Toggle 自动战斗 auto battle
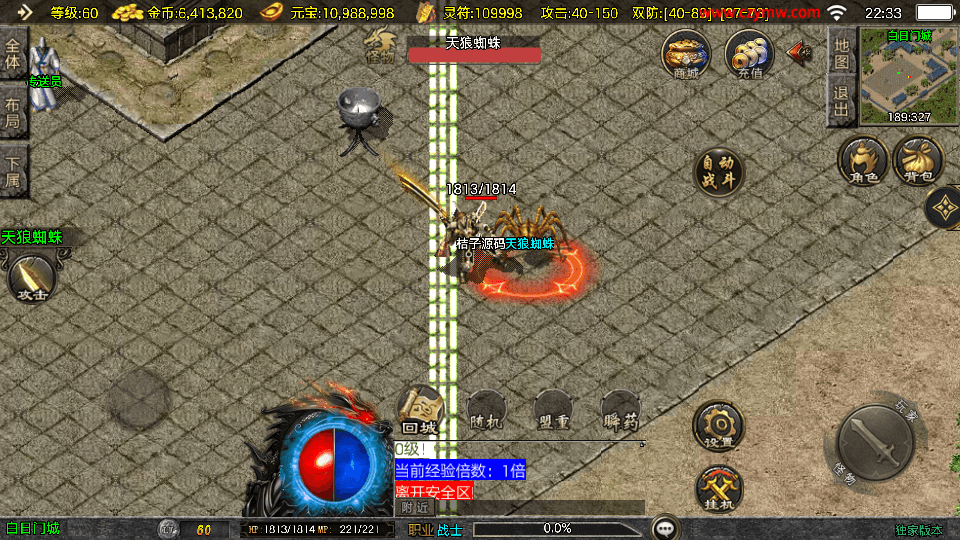960x540 pixels. [x=720, y=172]
